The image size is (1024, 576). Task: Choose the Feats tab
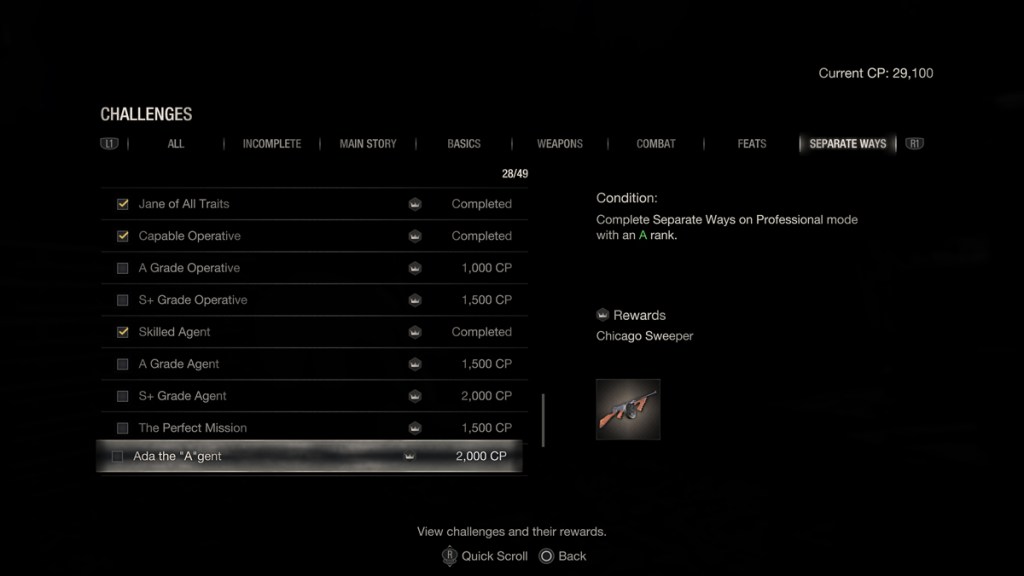coord(752,144)
